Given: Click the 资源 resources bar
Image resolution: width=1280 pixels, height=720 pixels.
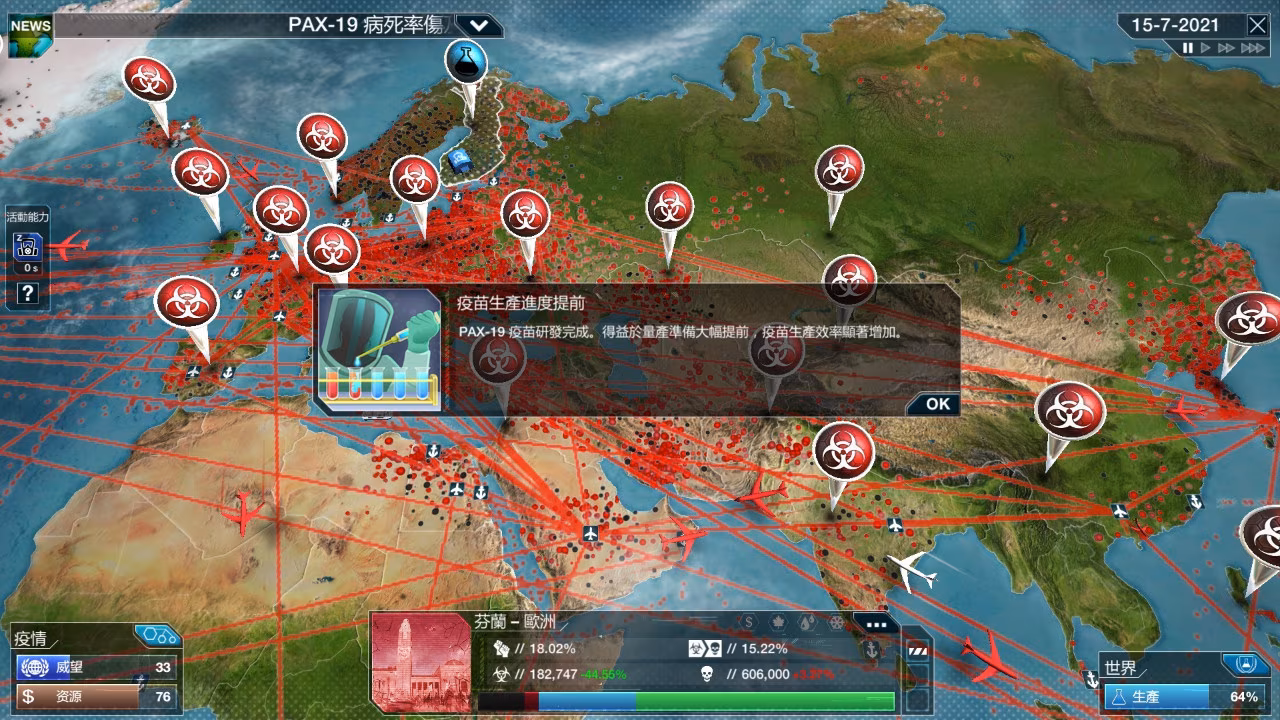Looking at the screenshot, I should [95, 696].
